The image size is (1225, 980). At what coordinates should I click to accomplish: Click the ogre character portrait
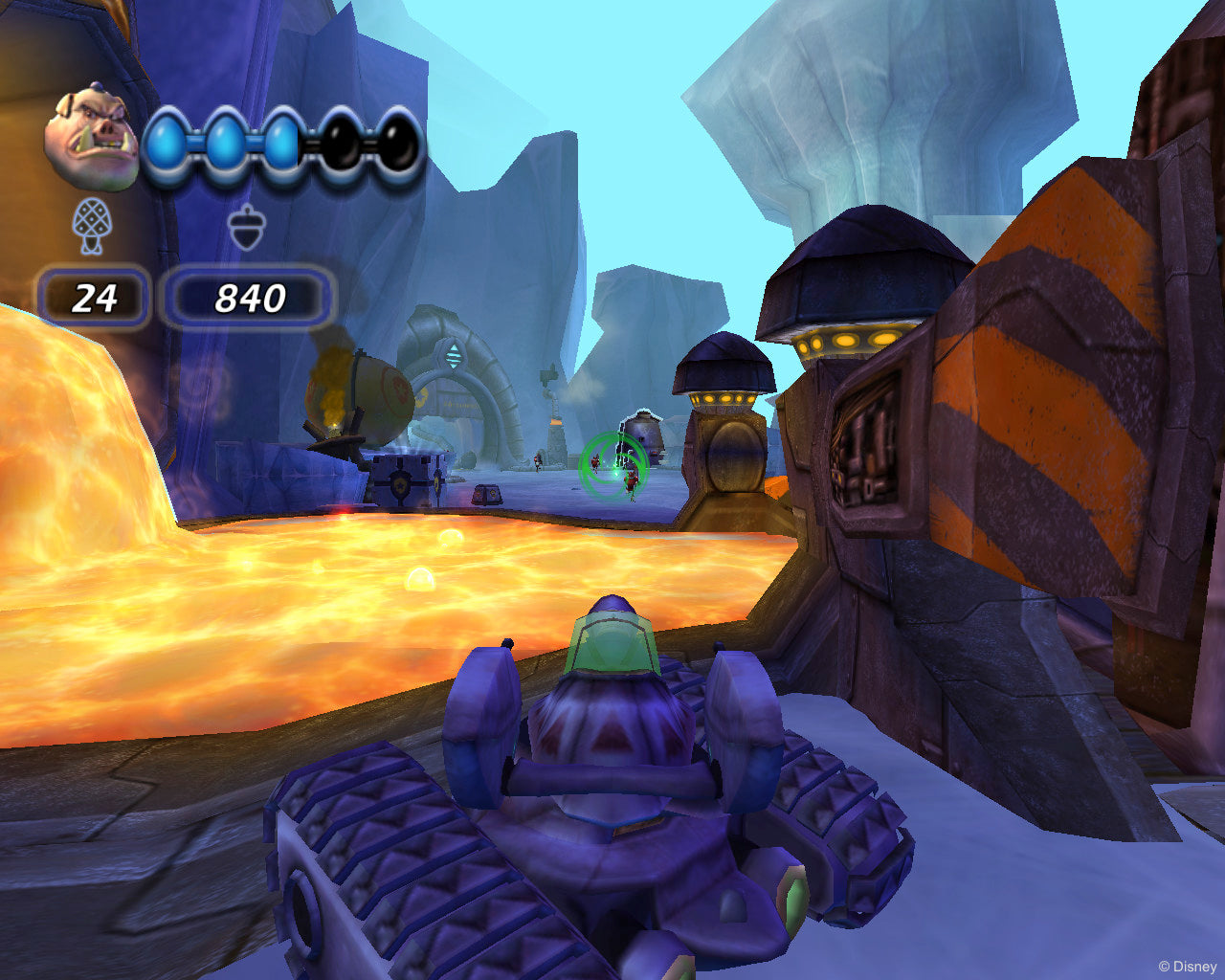point(93,134)
